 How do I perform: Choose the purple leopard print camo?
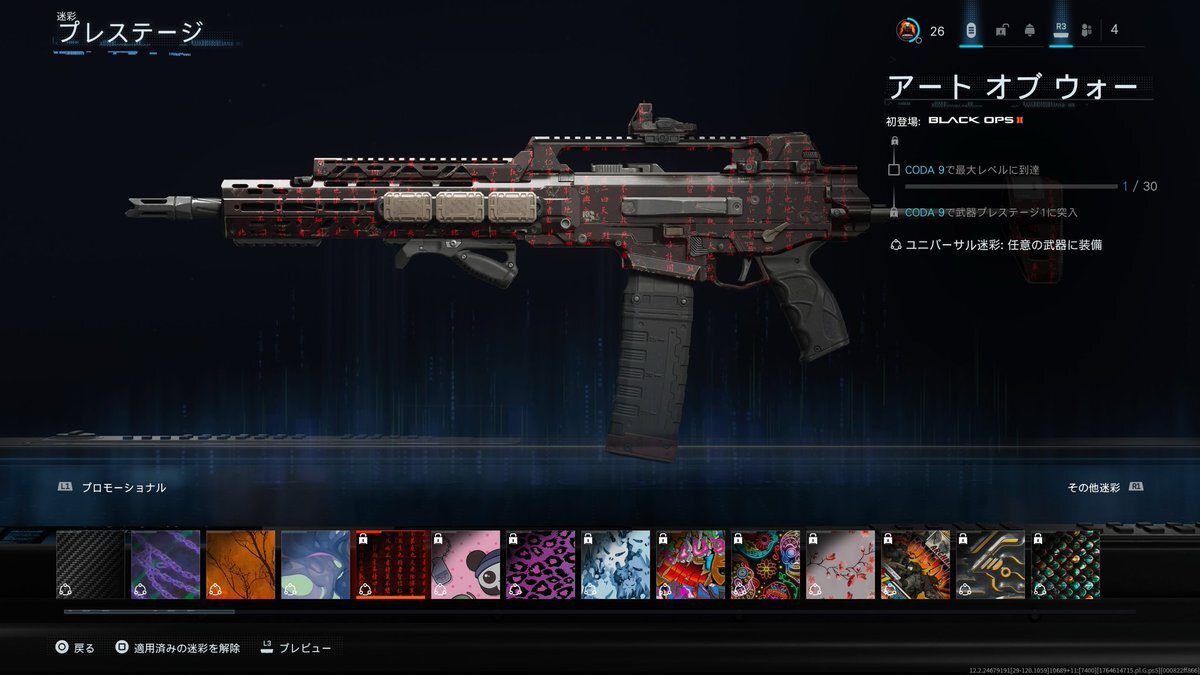point(541,565)
